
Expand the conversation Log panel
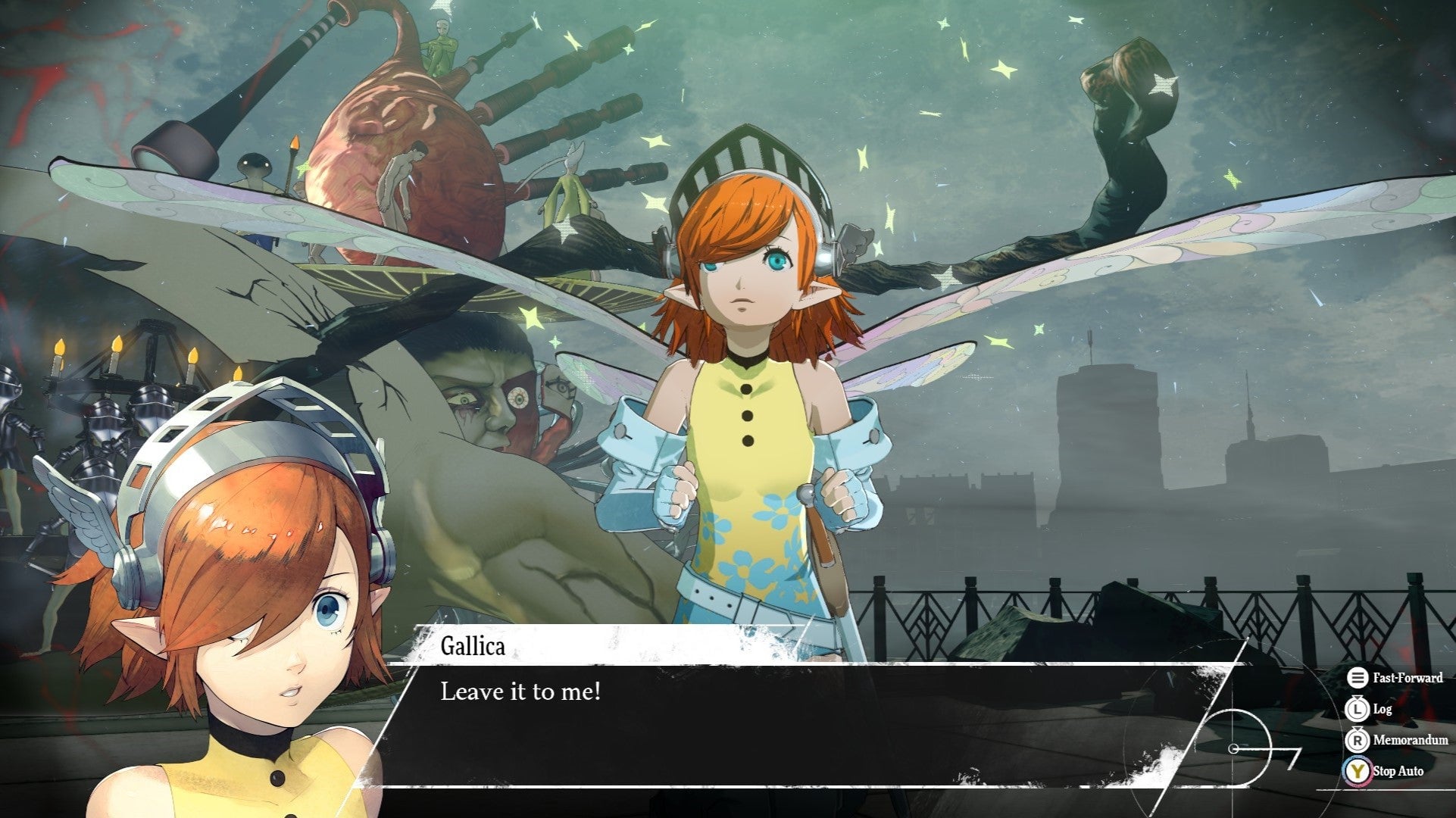point(1383,710)
